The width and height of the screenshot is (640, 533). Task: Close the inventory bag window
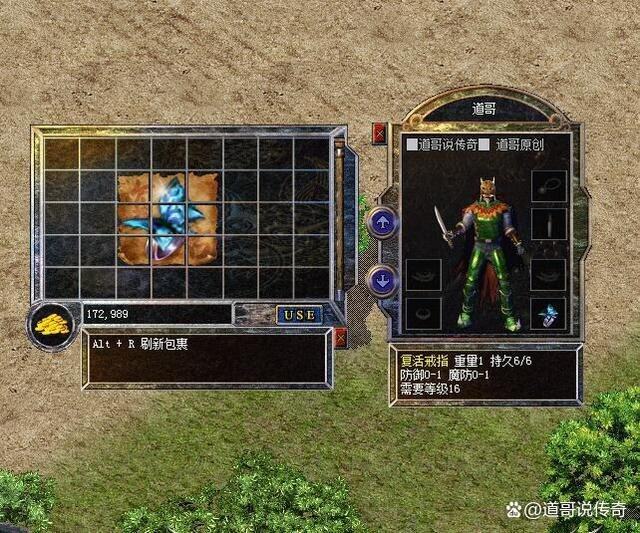coord(341,338)
